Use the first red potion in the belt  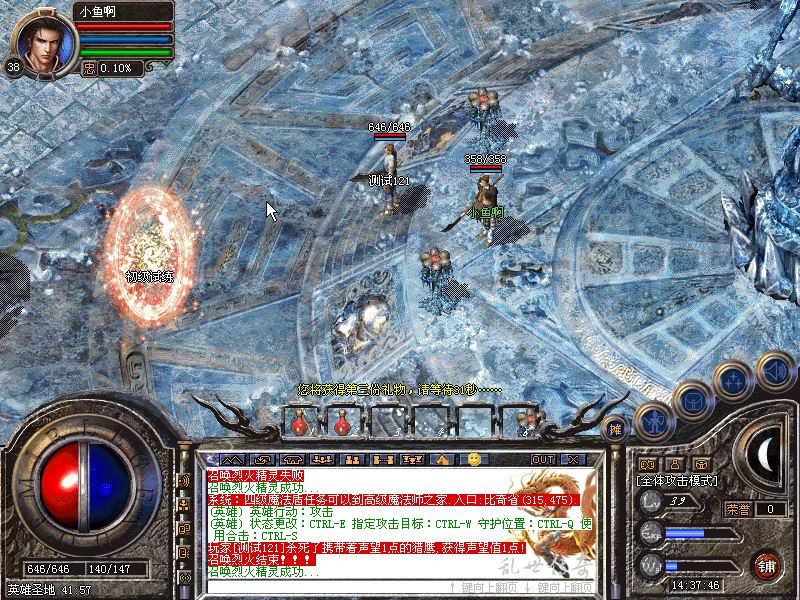click(299, 423)
